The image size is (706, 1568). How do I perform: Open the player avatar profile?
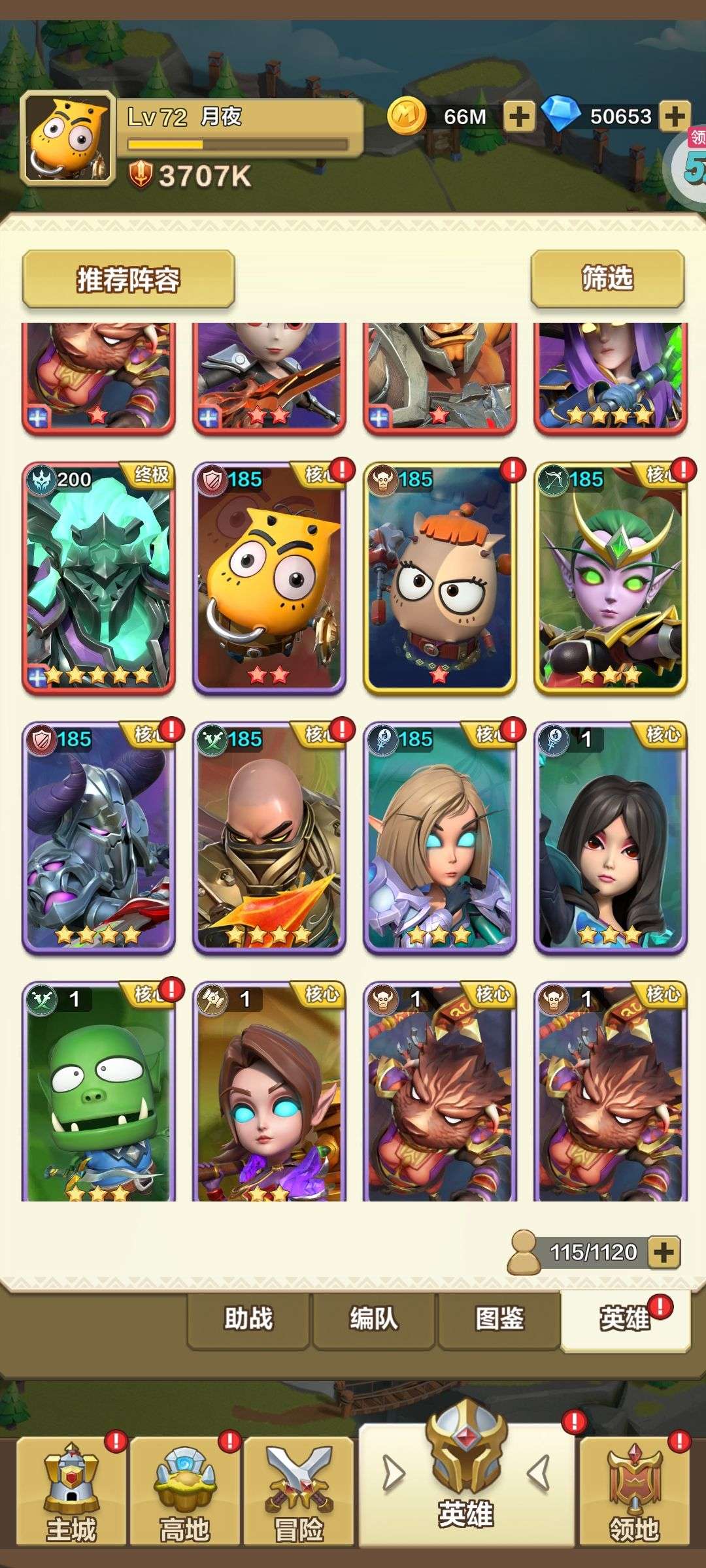point(67,137)
